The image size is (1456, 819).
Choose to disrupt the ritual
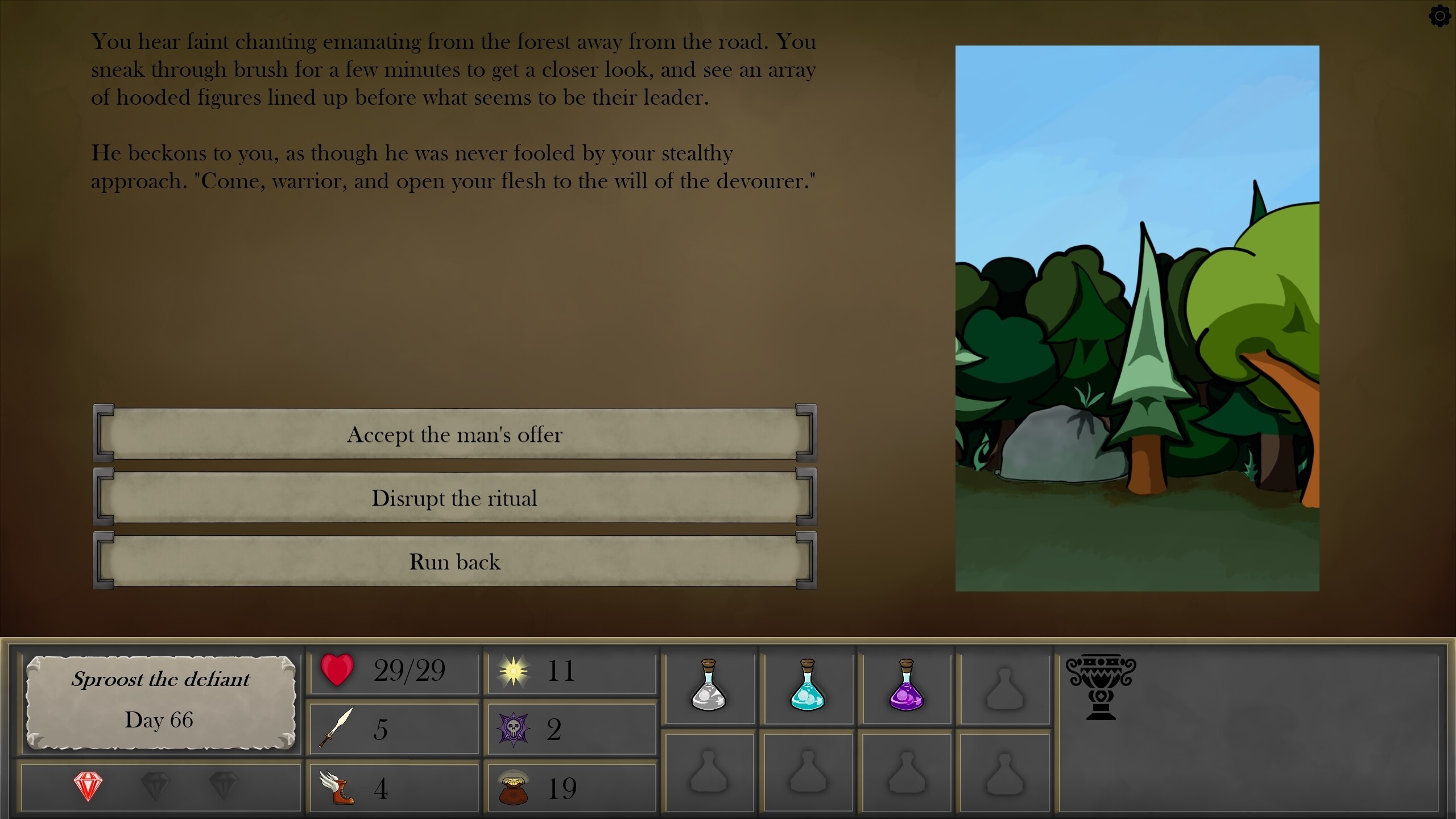click(455, 499)
